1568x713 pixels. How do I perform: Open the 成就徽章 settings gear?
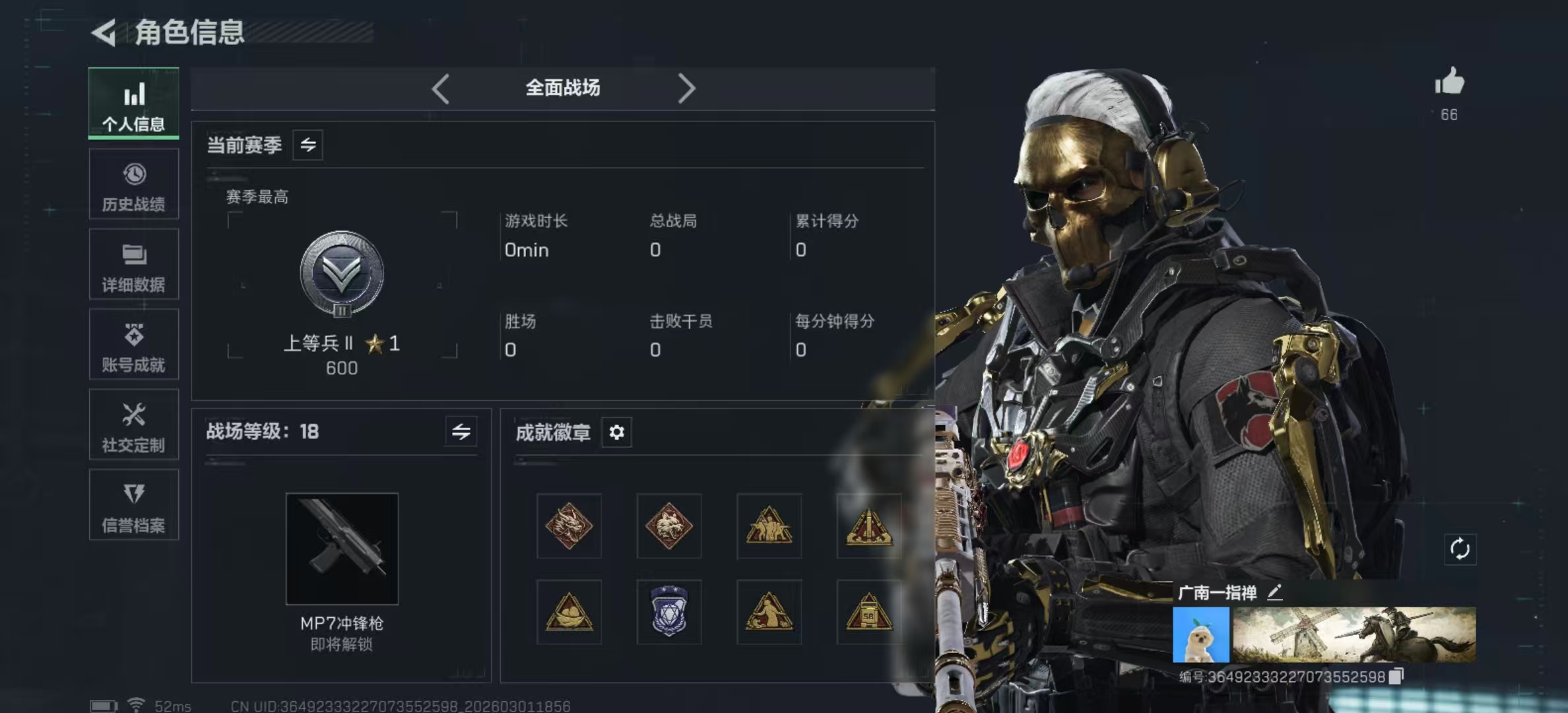pos(616,432)
